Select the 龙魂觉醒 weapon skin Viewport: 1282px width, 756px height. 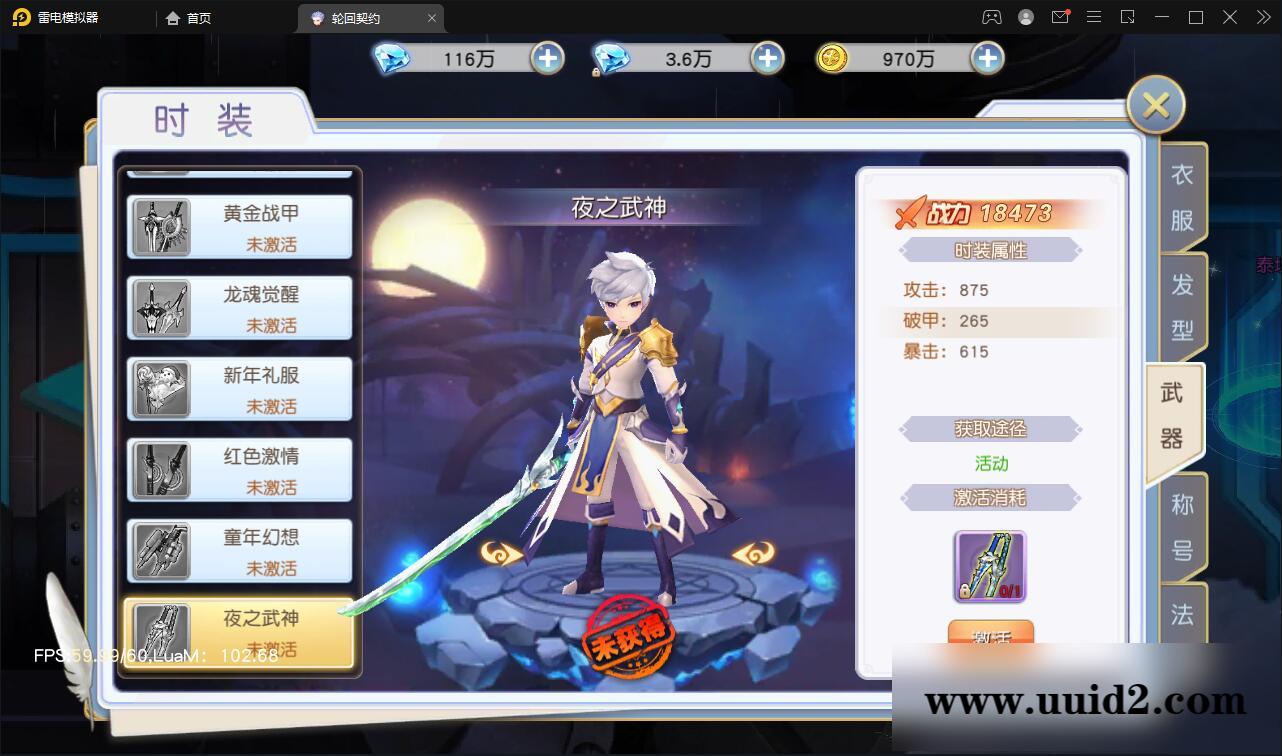point(238,308)
